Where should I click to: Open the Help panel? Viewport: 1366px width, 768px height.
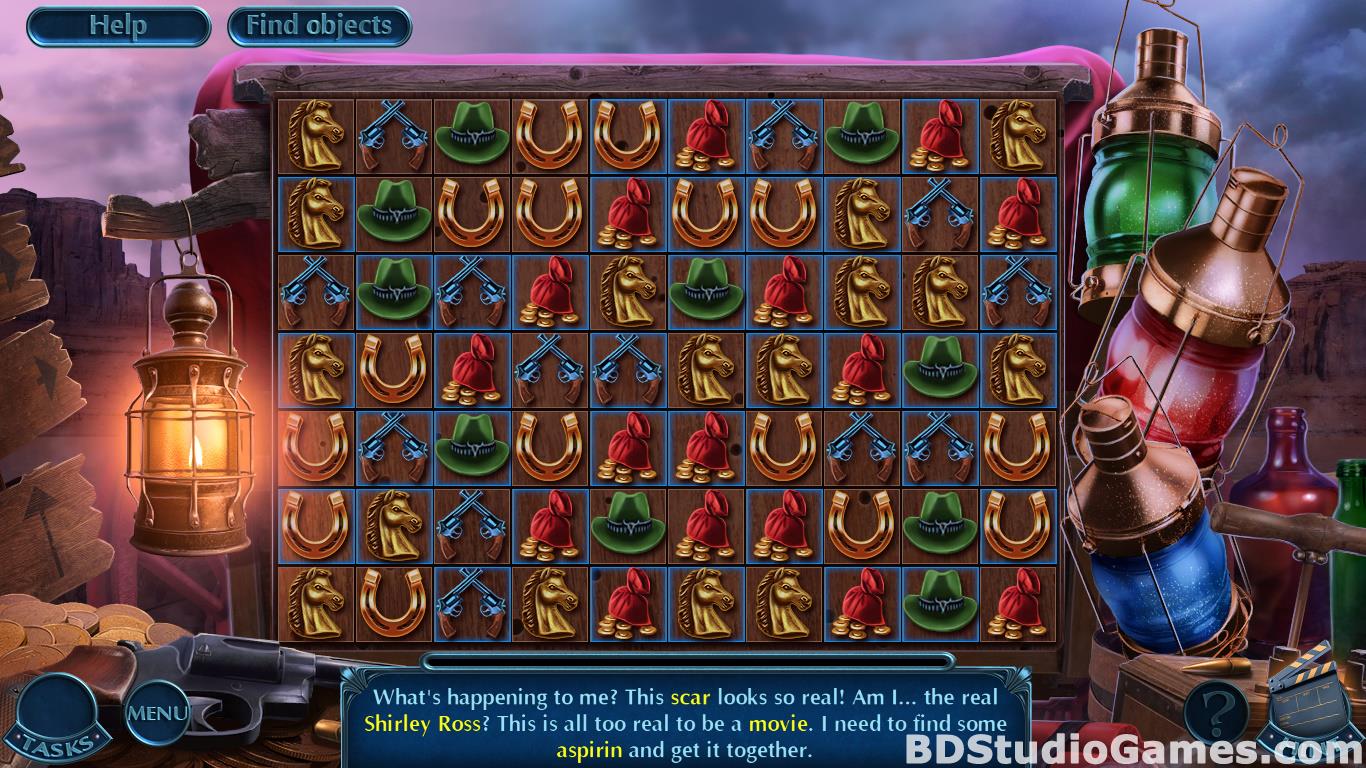118,26
